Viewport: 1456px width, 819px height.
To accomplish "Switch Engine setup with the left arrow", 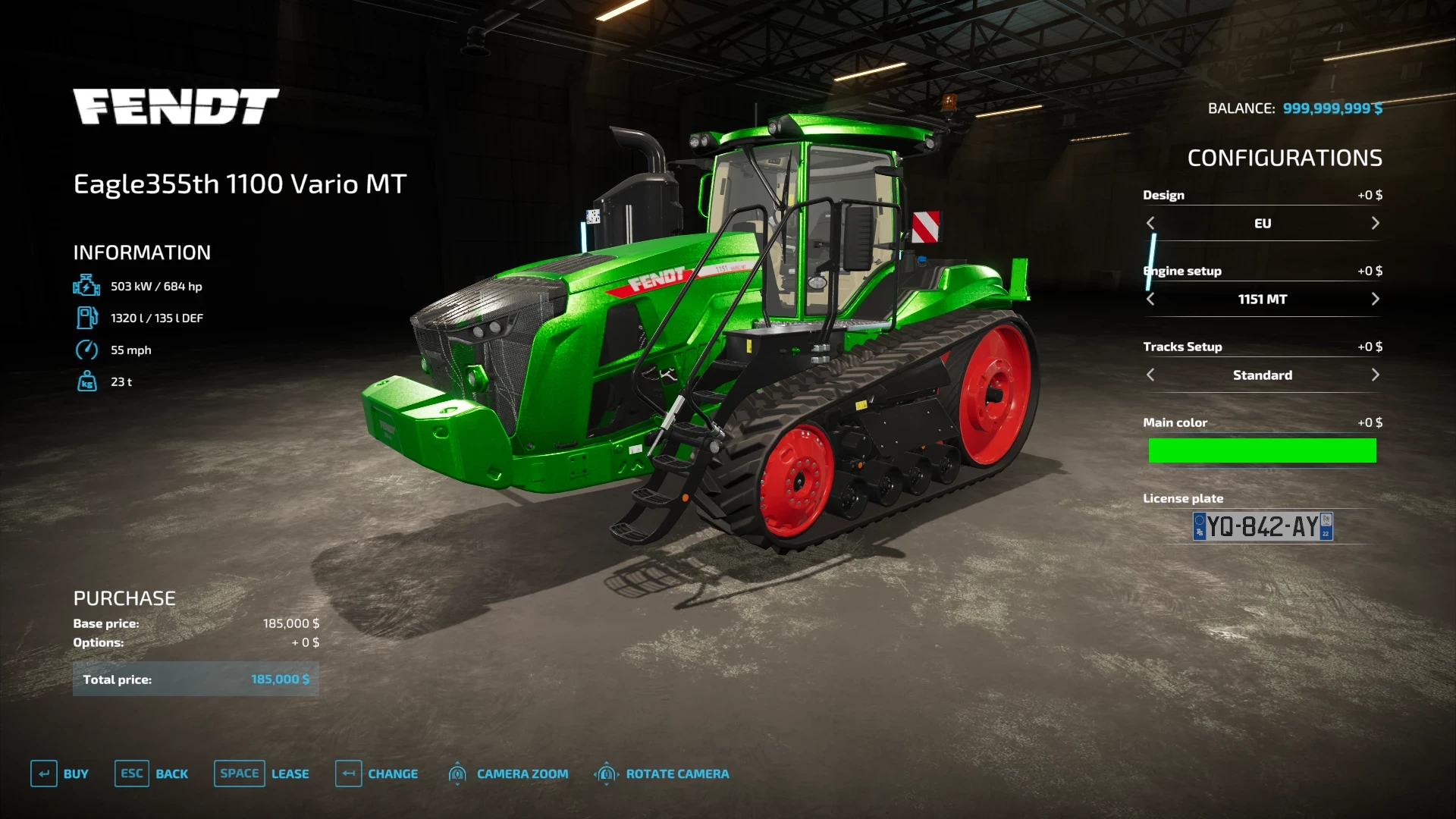I will [1150, 299].
